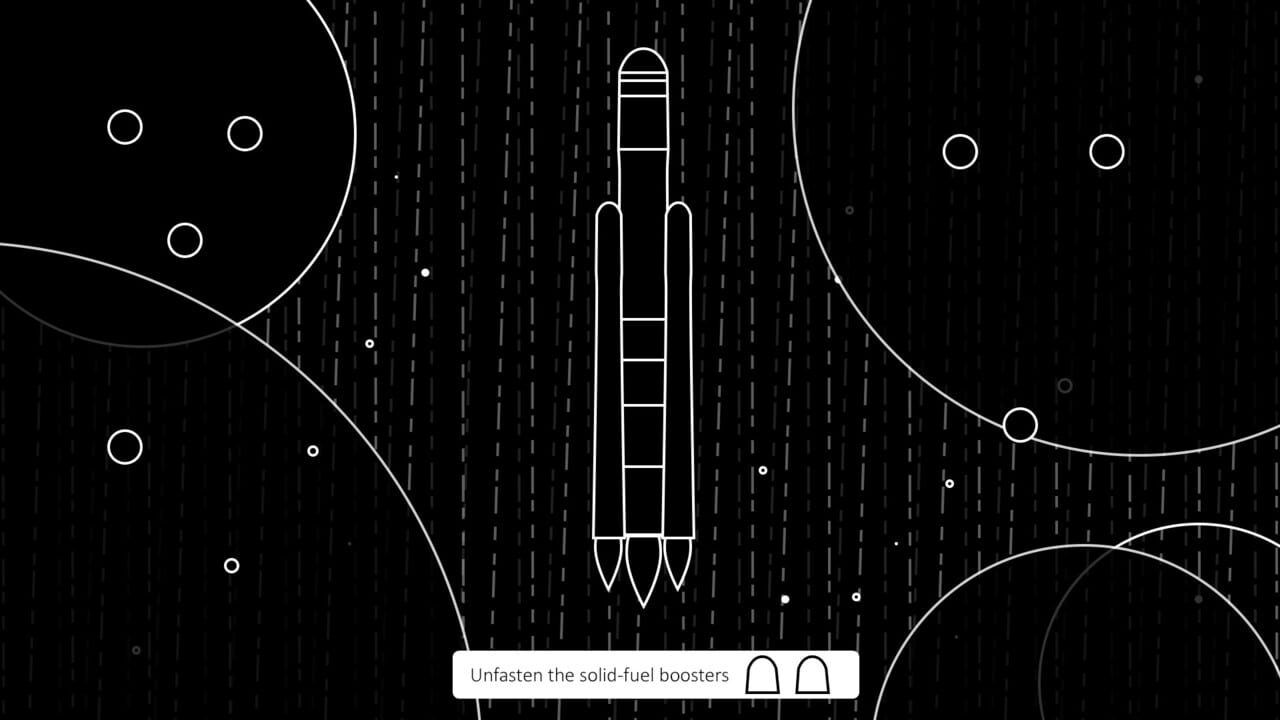Click the lone hollow circle on the left side

pos(124,446)
